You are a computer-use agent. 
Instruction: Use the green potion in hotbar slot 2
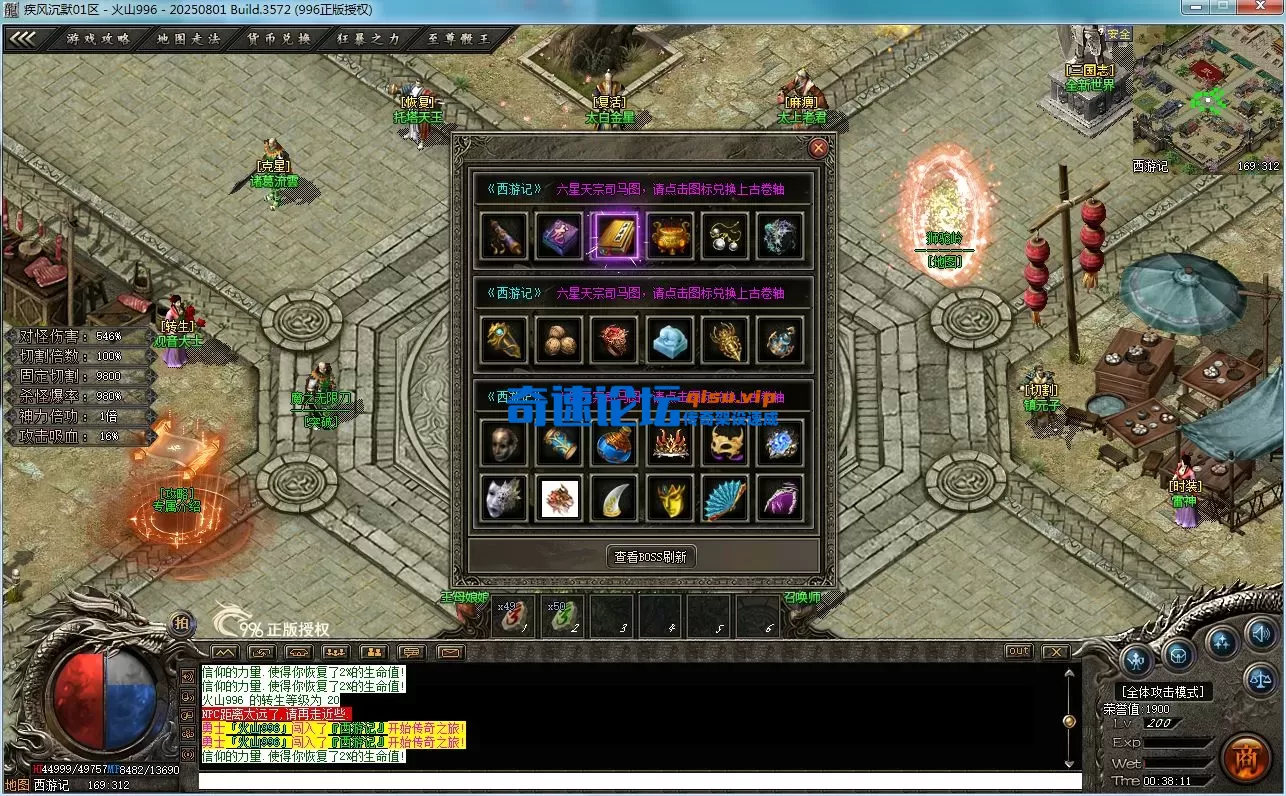tap(562, 617)
